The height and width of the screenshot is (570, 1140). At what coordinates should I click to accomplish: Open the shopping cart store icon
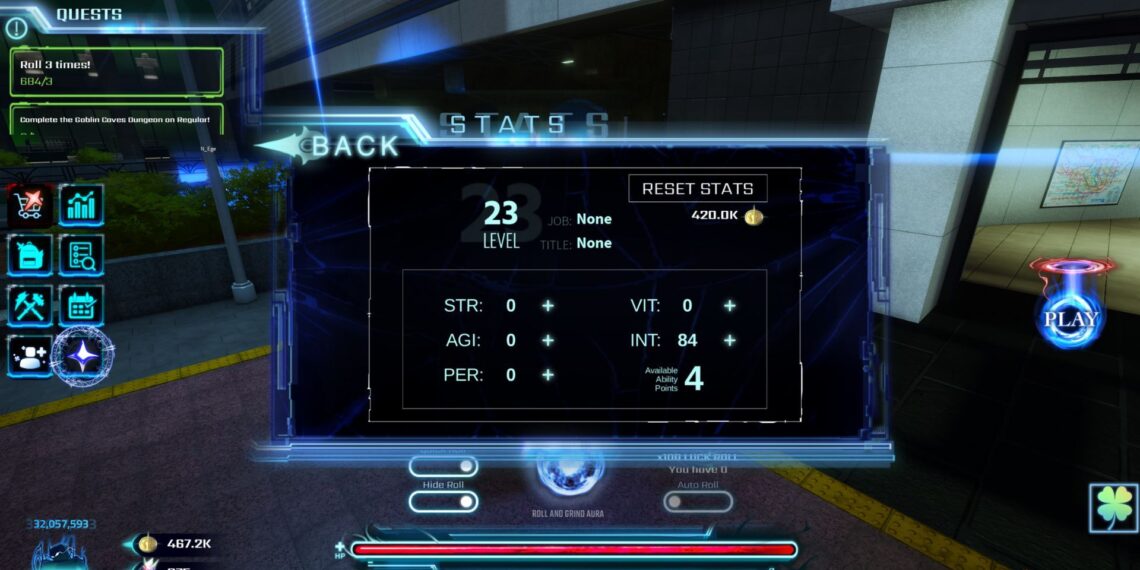(30, 205)
